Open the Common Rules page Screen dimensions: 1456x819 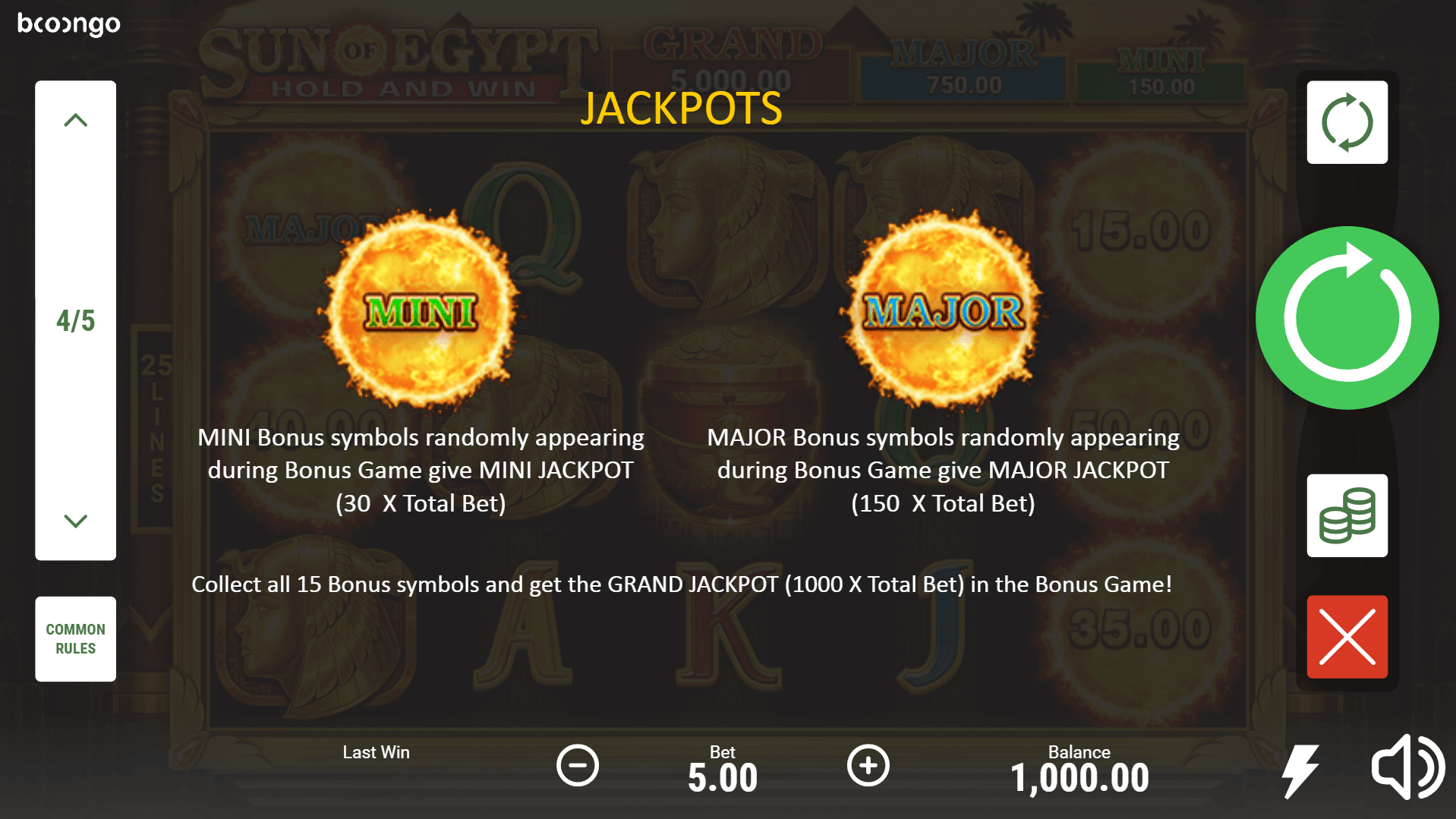pos(75,638)
